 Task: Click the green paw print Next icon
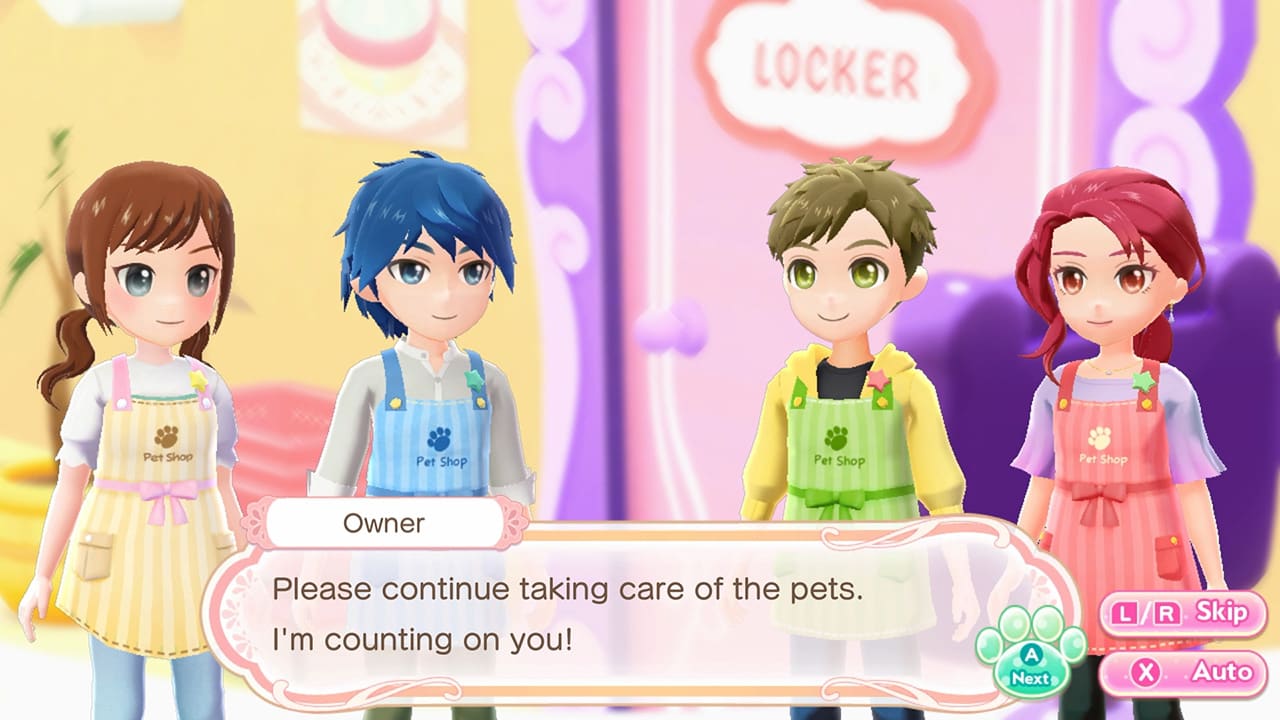(1029, 666)
